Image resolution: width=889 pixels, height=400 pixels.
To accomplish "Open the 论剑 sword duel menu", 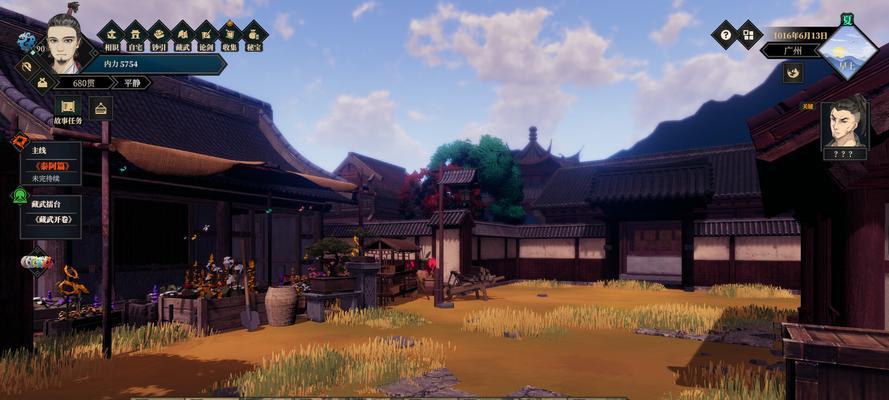I will coord(206,36).
